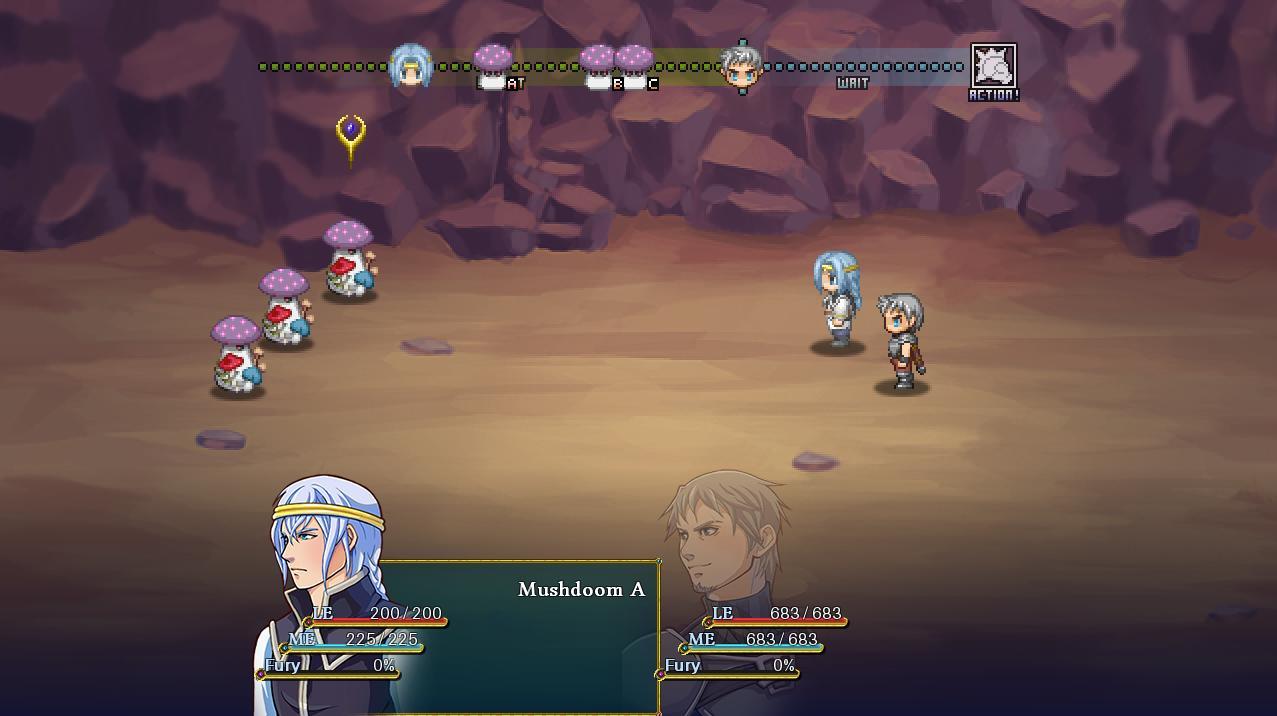This screenshot has height=716, width=1277.
Task: Select the gray-haired hero's turn bar icon
Action: pos(742,67)
